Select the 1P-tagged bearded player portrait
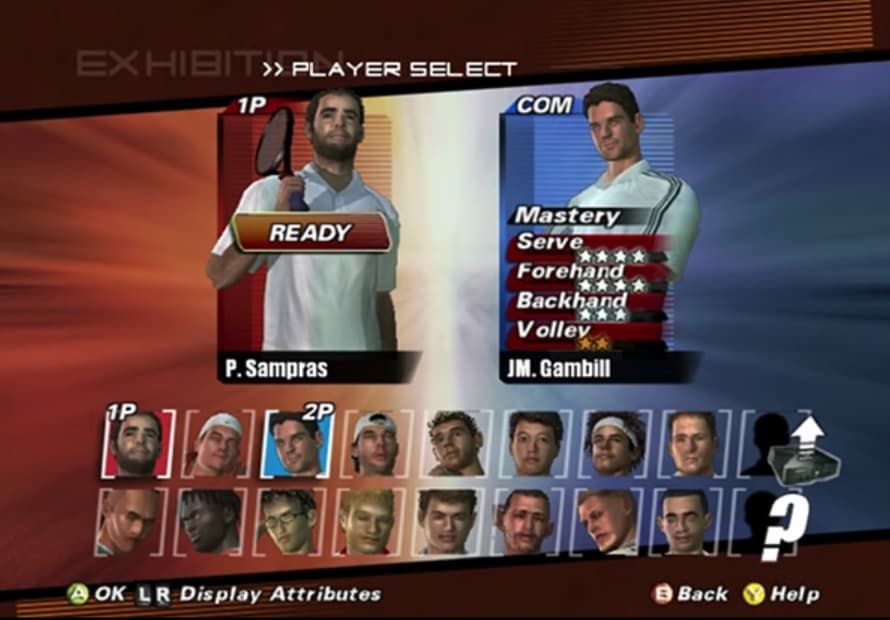 [x=137, y=443]
